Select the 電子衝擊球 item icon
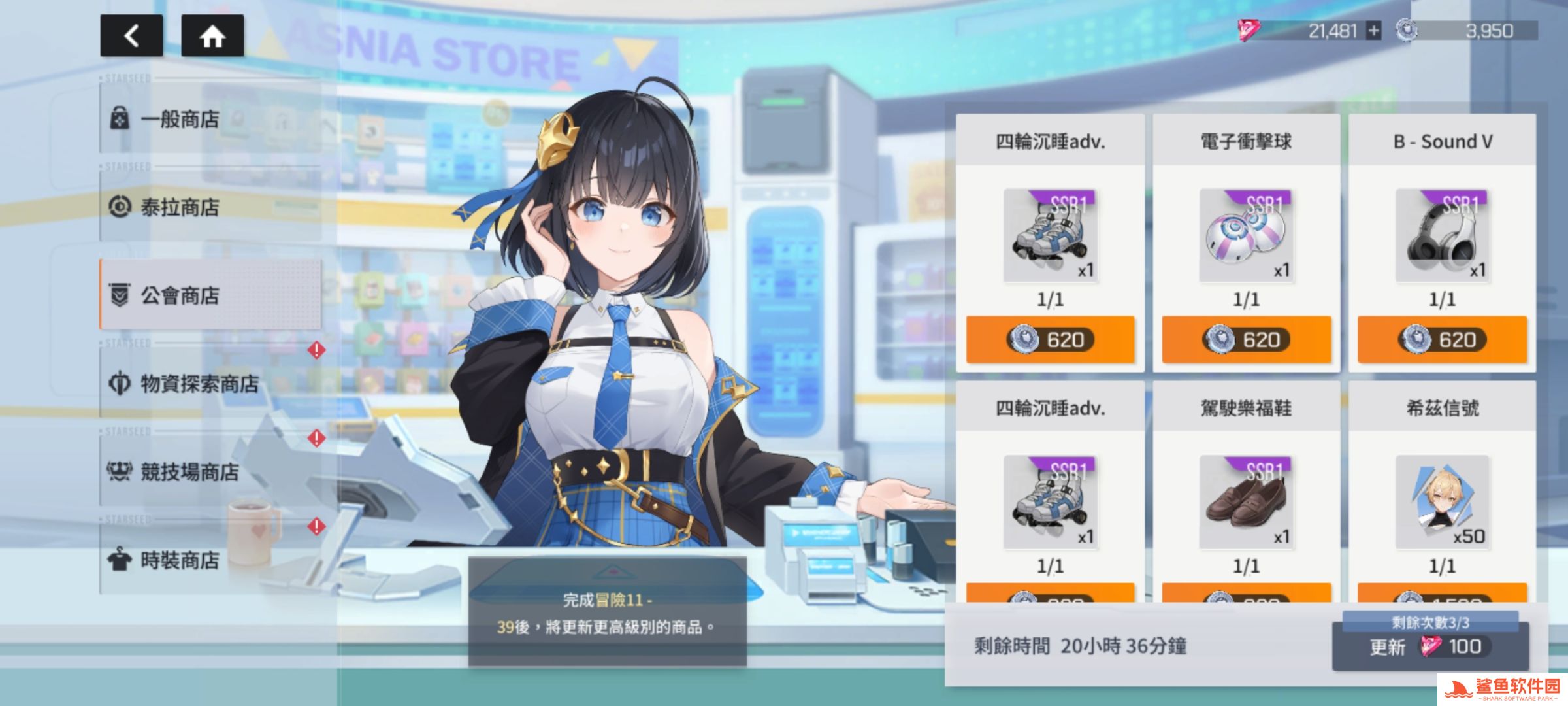The image size is (1568, 706). [x=1246, y=235]
